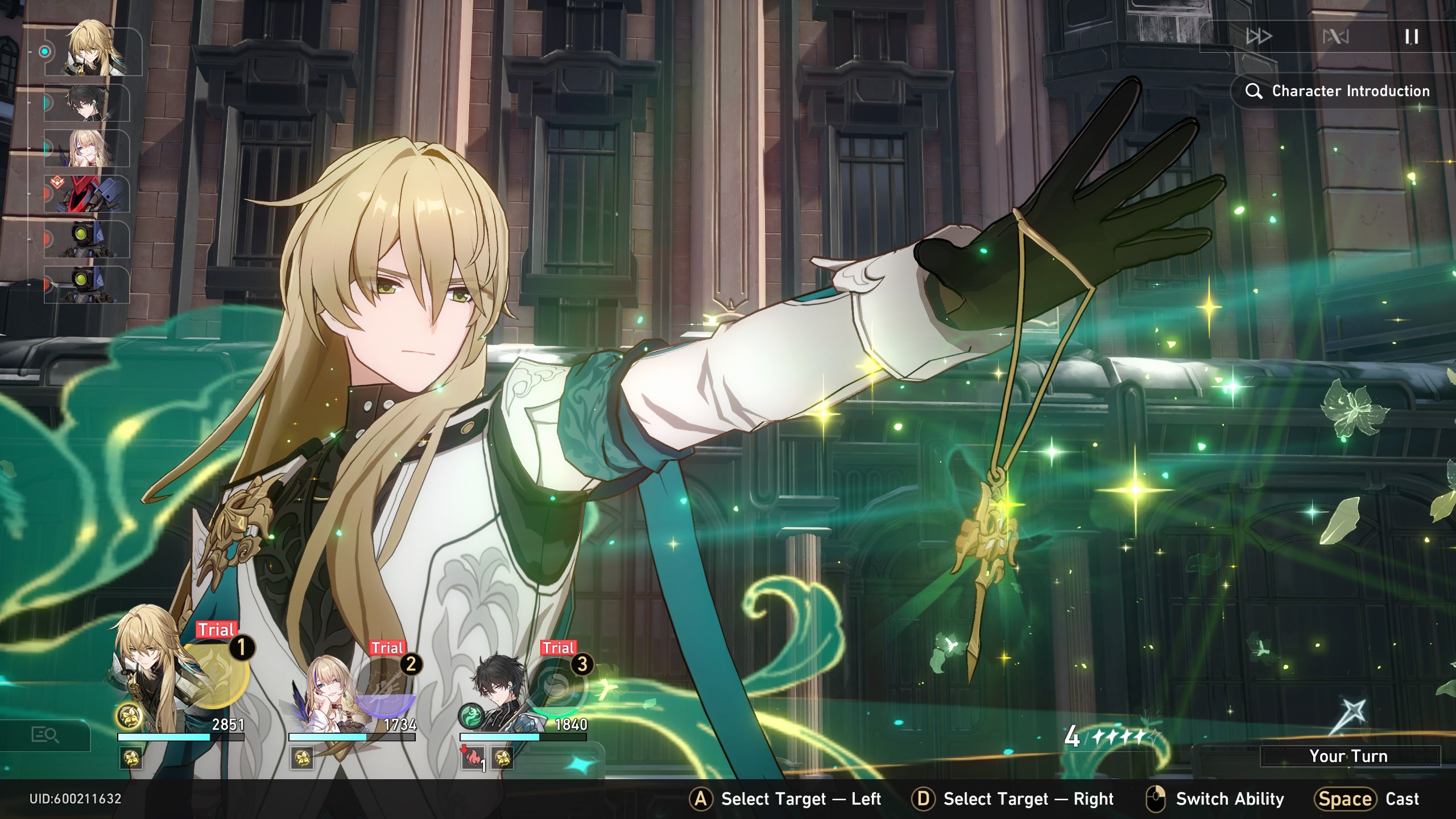Inspect the red fire debuff icon
Screen dimensions: 1456x819
[x=471, y=758]
